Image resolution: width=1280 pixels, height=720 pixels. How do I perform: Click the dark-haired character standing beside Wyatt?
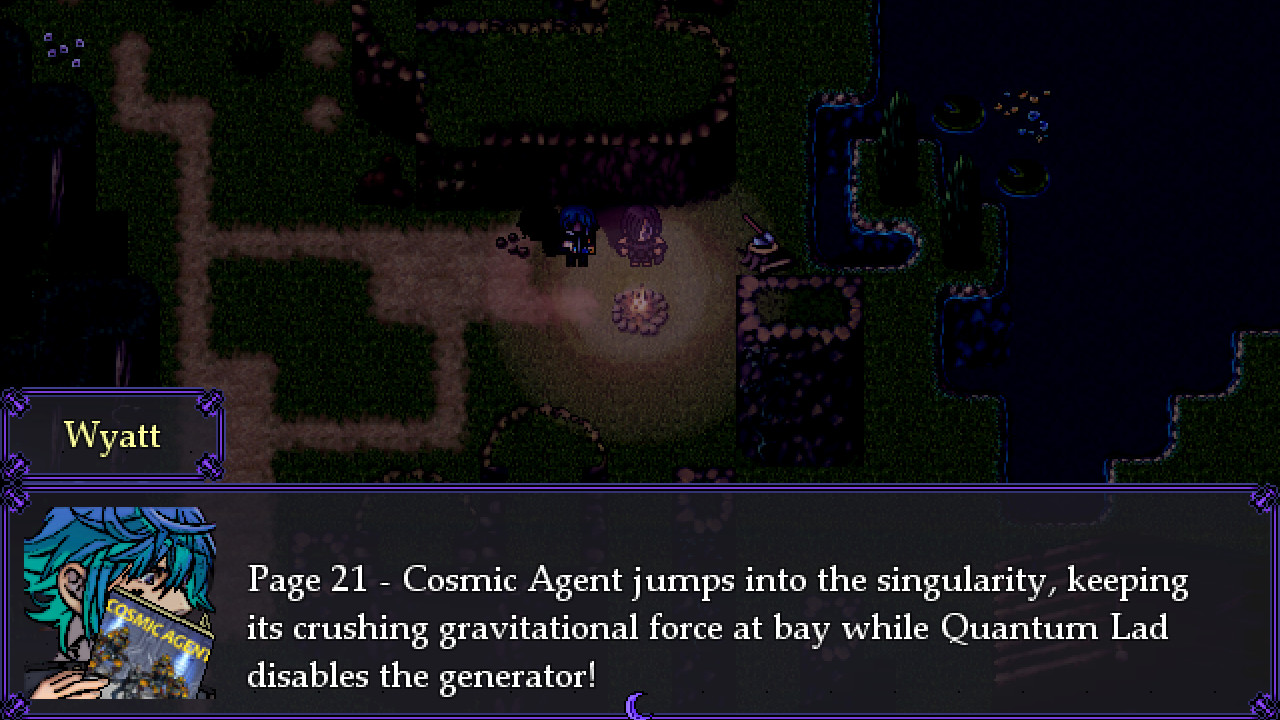click(x=640, y=235)
